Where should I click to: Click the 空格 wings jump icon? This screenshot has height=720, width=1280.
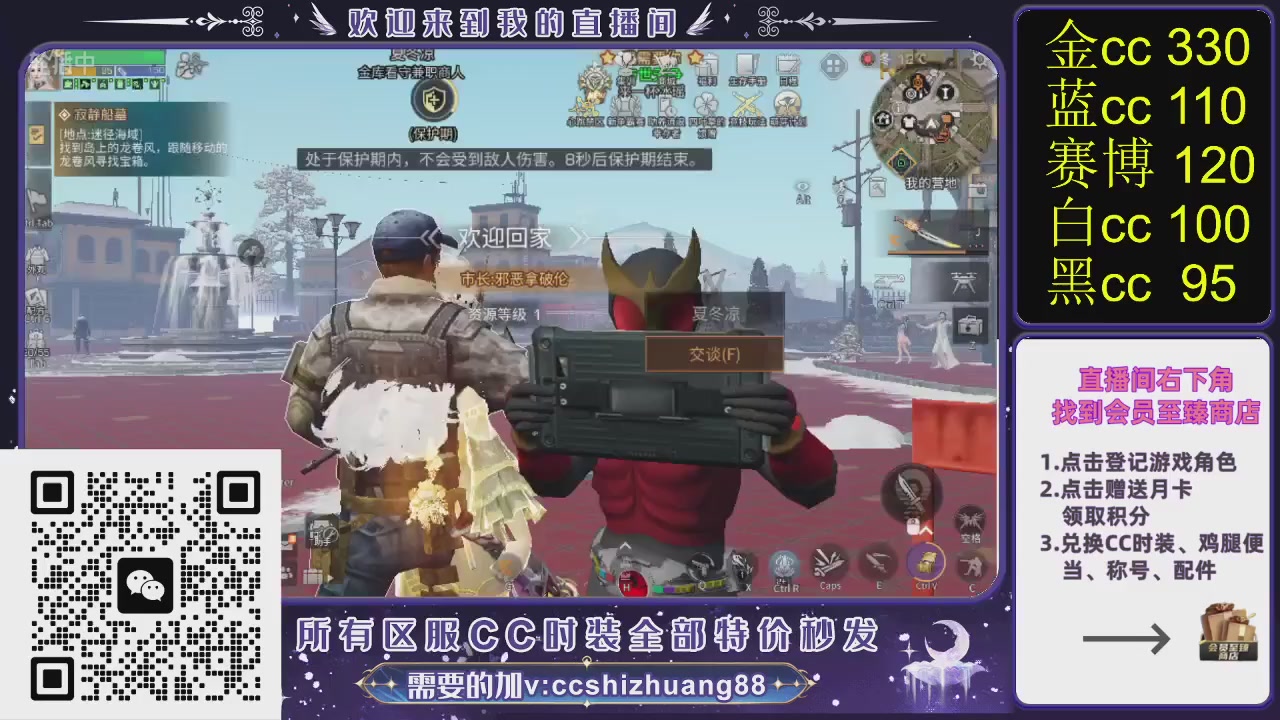point(969,519)
